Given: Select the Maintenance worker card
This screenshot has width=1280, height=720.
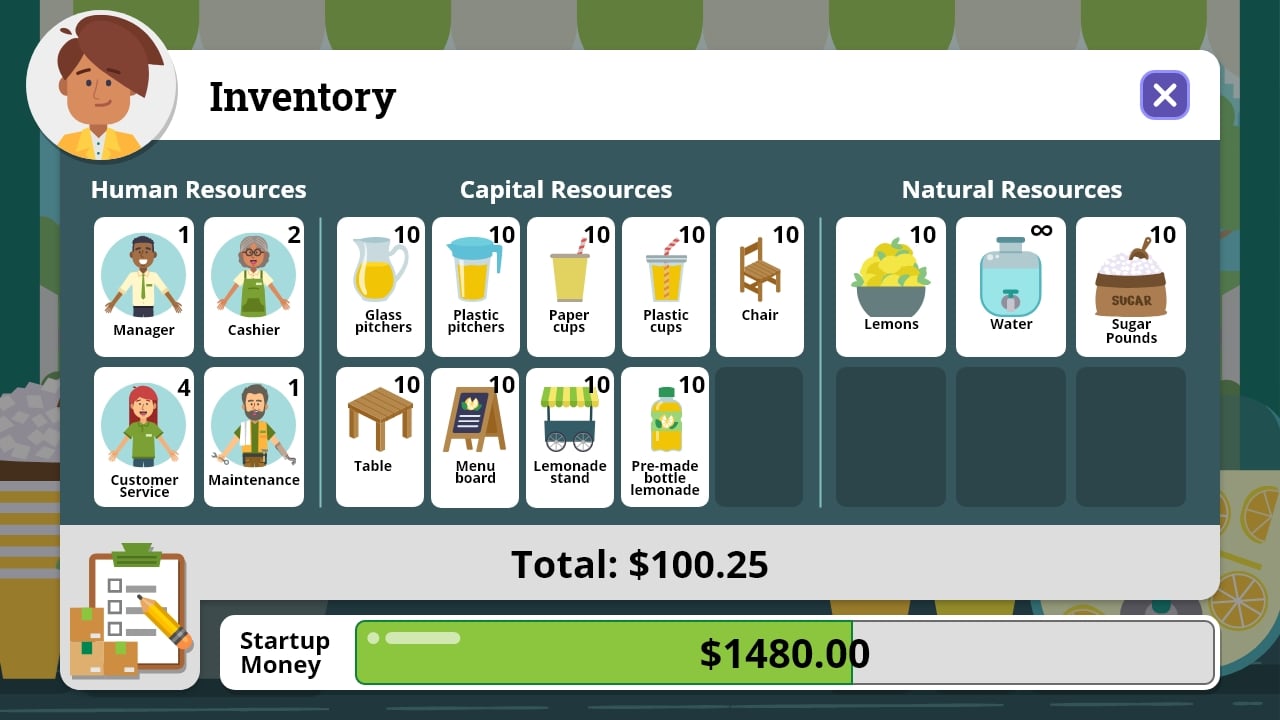Looking at the screenshot, I should click(x=253, y=437).
